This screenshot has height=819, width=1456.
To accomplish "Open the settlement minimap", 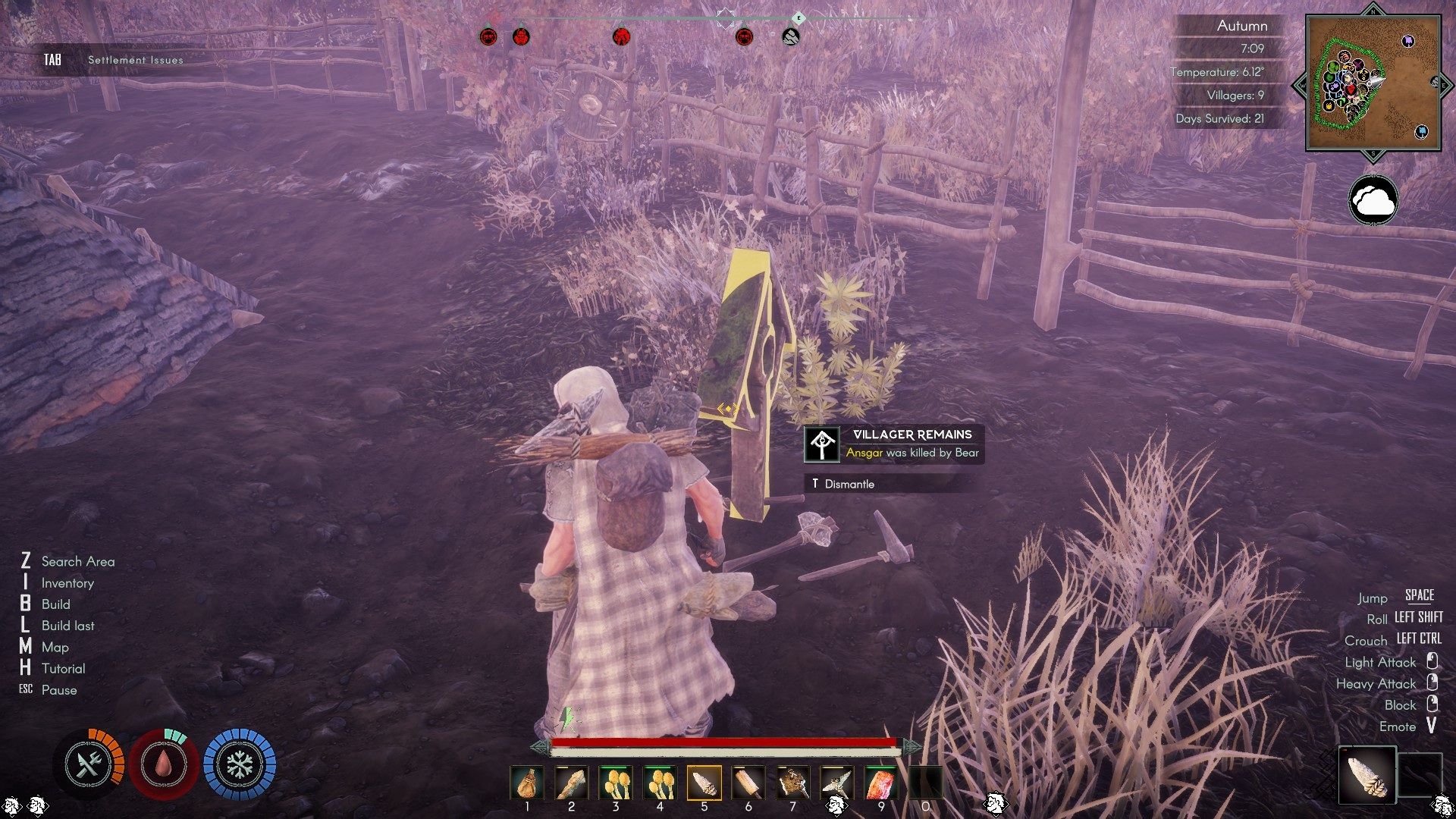I will click(1373, 83).
